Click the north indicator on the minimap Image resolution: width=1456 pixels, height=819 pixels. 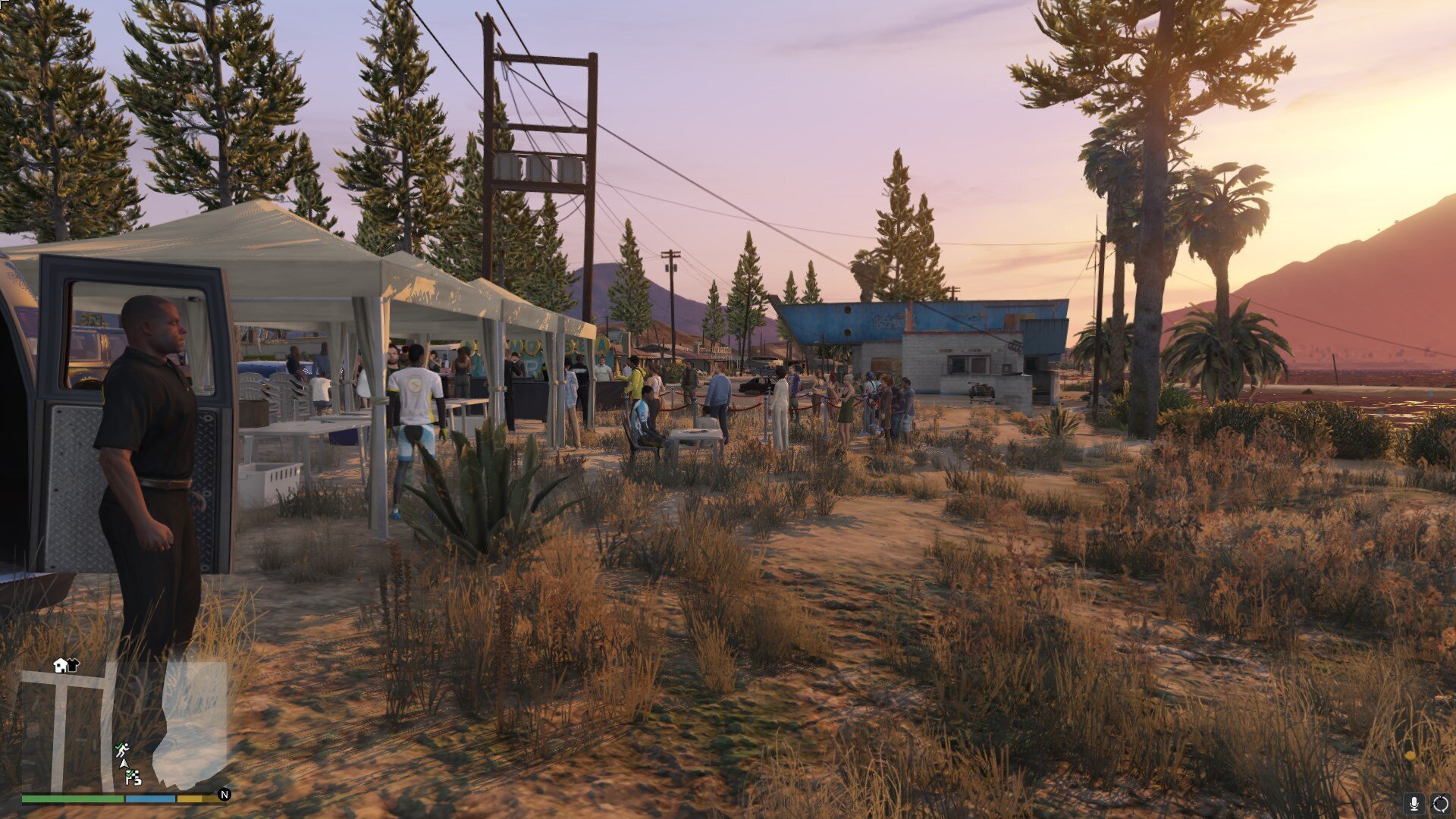pos(224,795)
